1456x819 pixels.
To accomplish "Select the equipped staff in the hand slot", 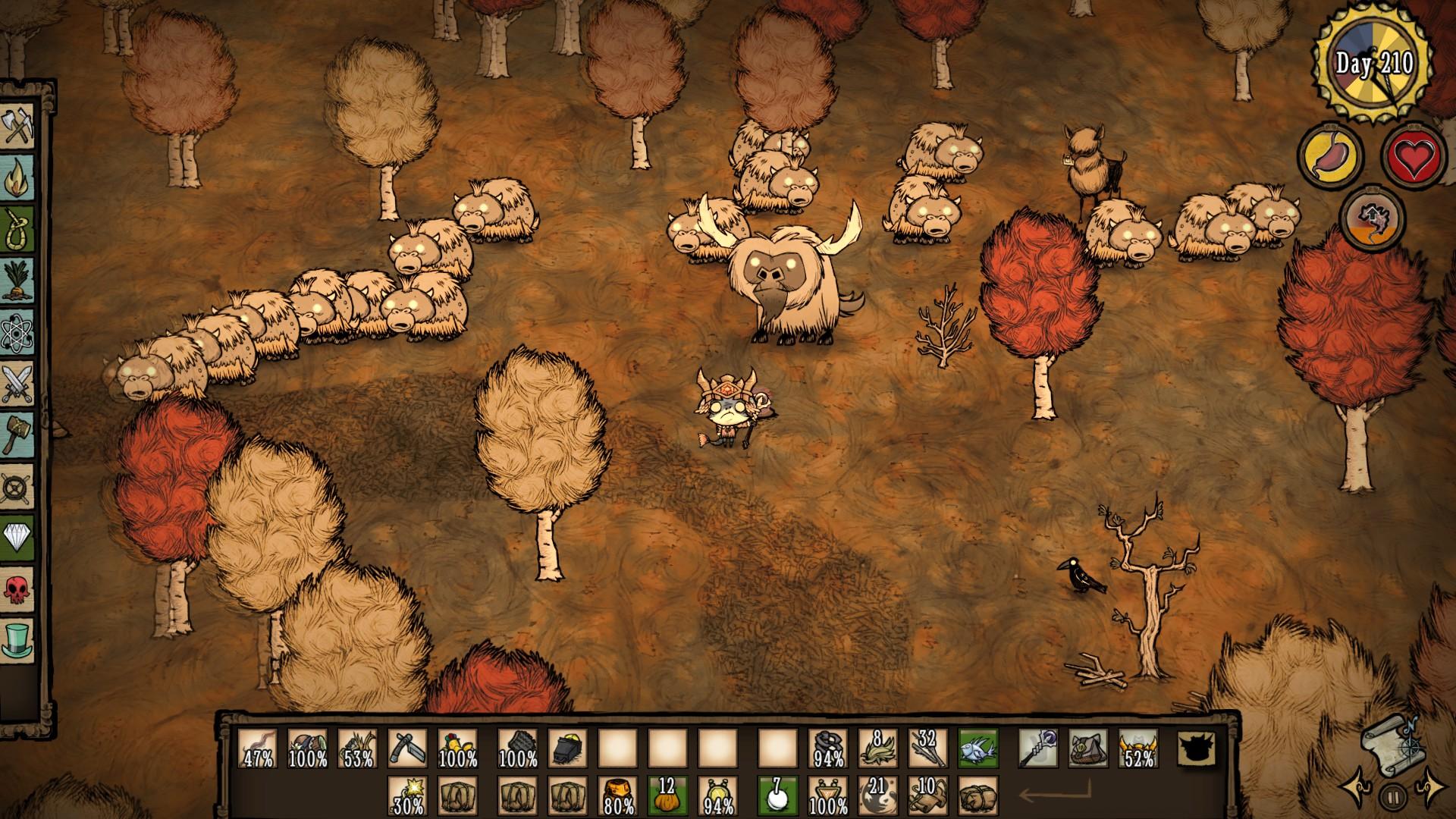I will [1037, 749].
